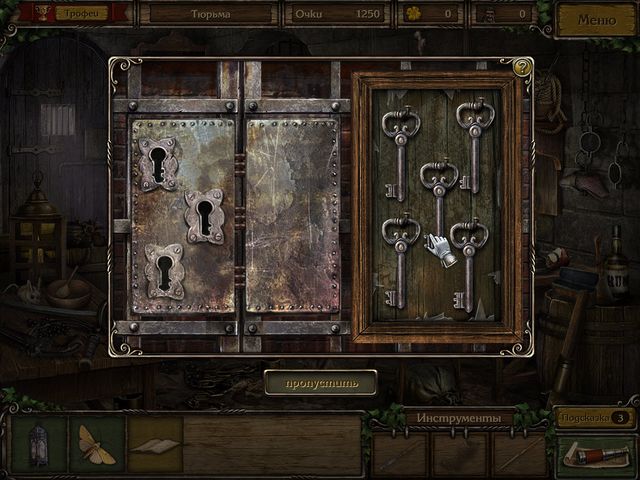Open the question mark help icon
This screenshot has width=640, height=480.
point(521,68)
